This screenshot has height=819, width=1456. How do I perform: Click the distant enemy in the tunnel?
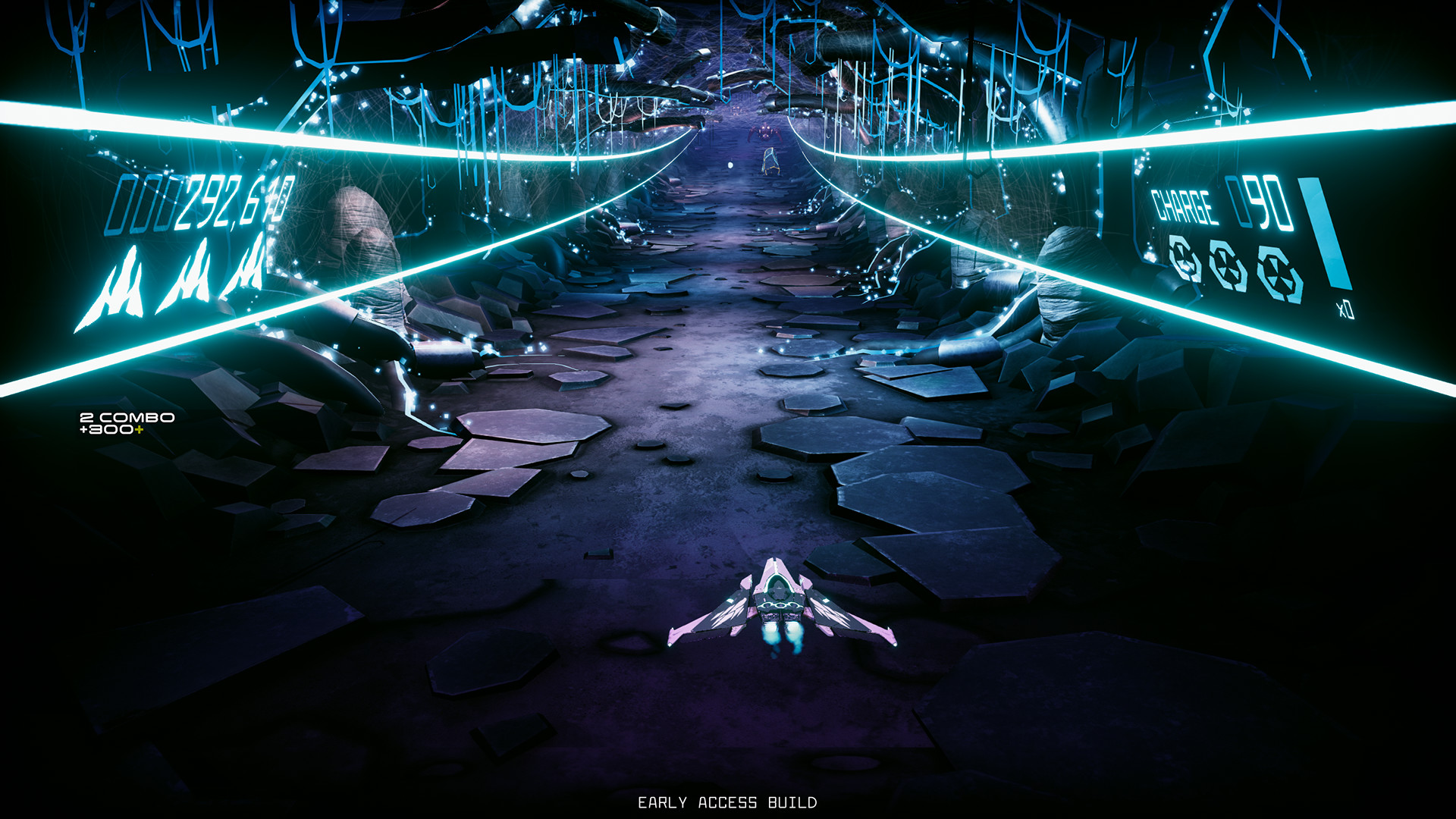click(764, 132)
